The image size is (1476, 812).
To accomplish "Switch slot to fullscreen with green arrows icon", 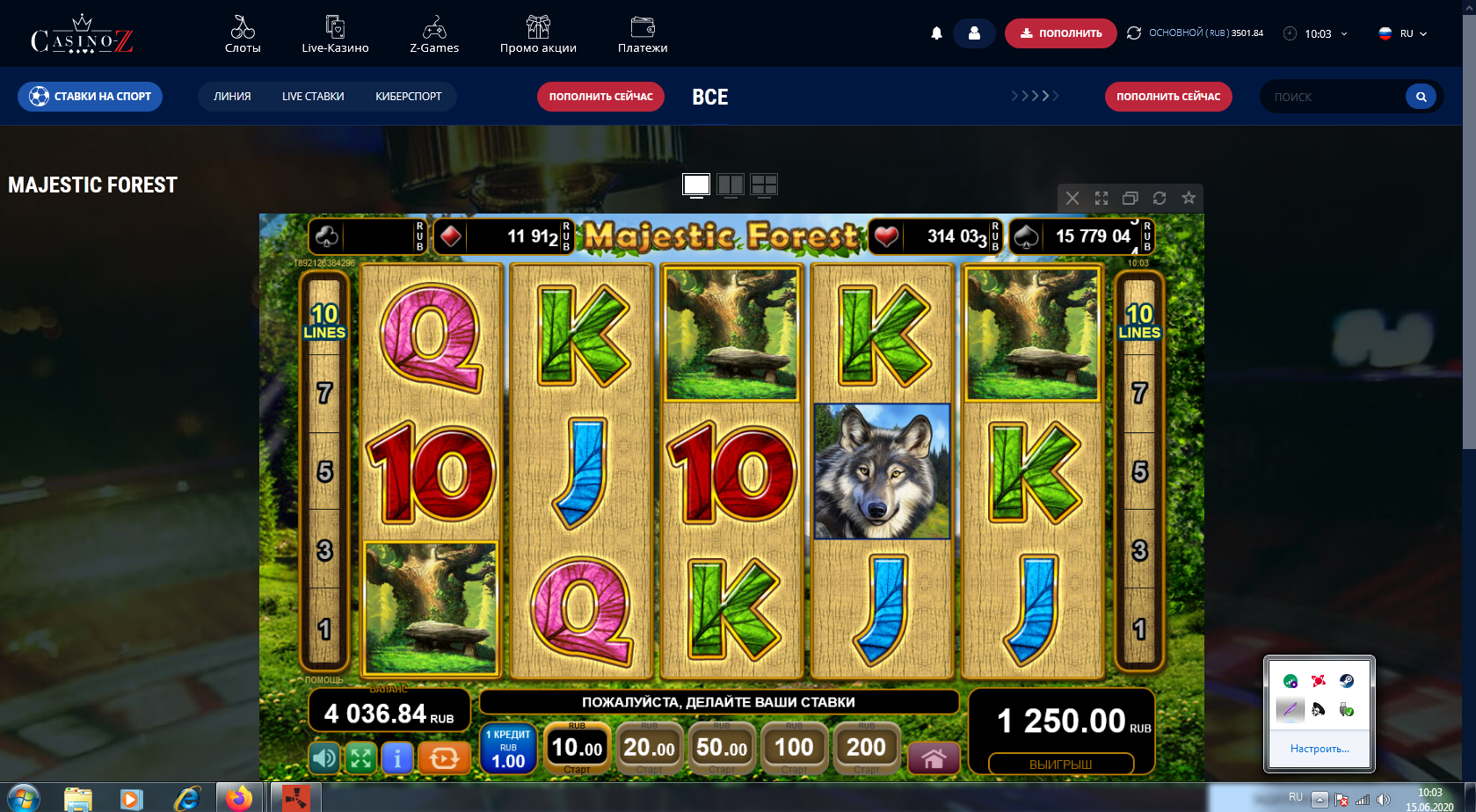I will pyautogui.click(x=360, y=758).
